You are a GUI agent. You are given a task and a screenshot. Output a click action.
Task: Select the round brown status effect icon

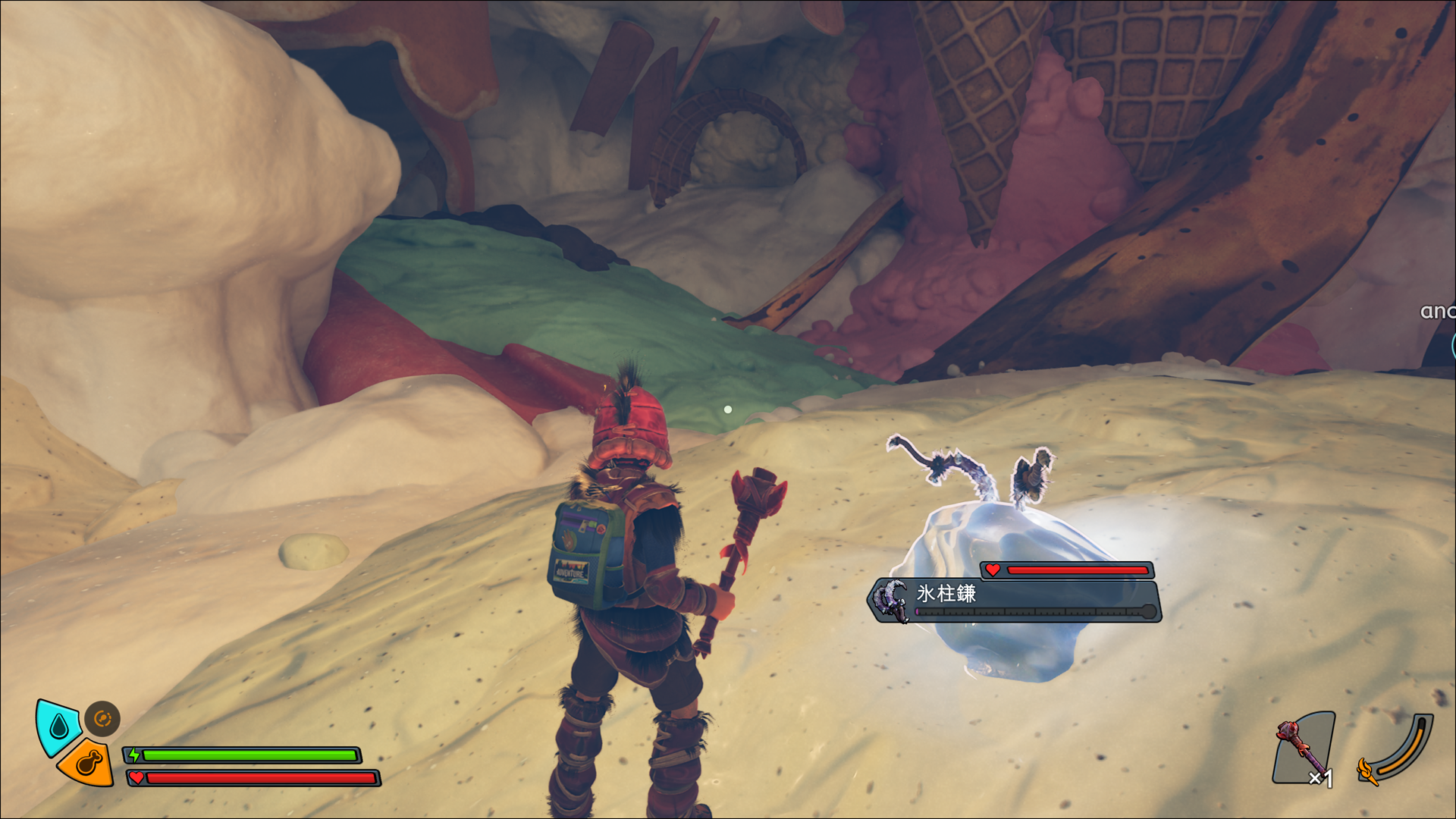(x=102, y=718)
